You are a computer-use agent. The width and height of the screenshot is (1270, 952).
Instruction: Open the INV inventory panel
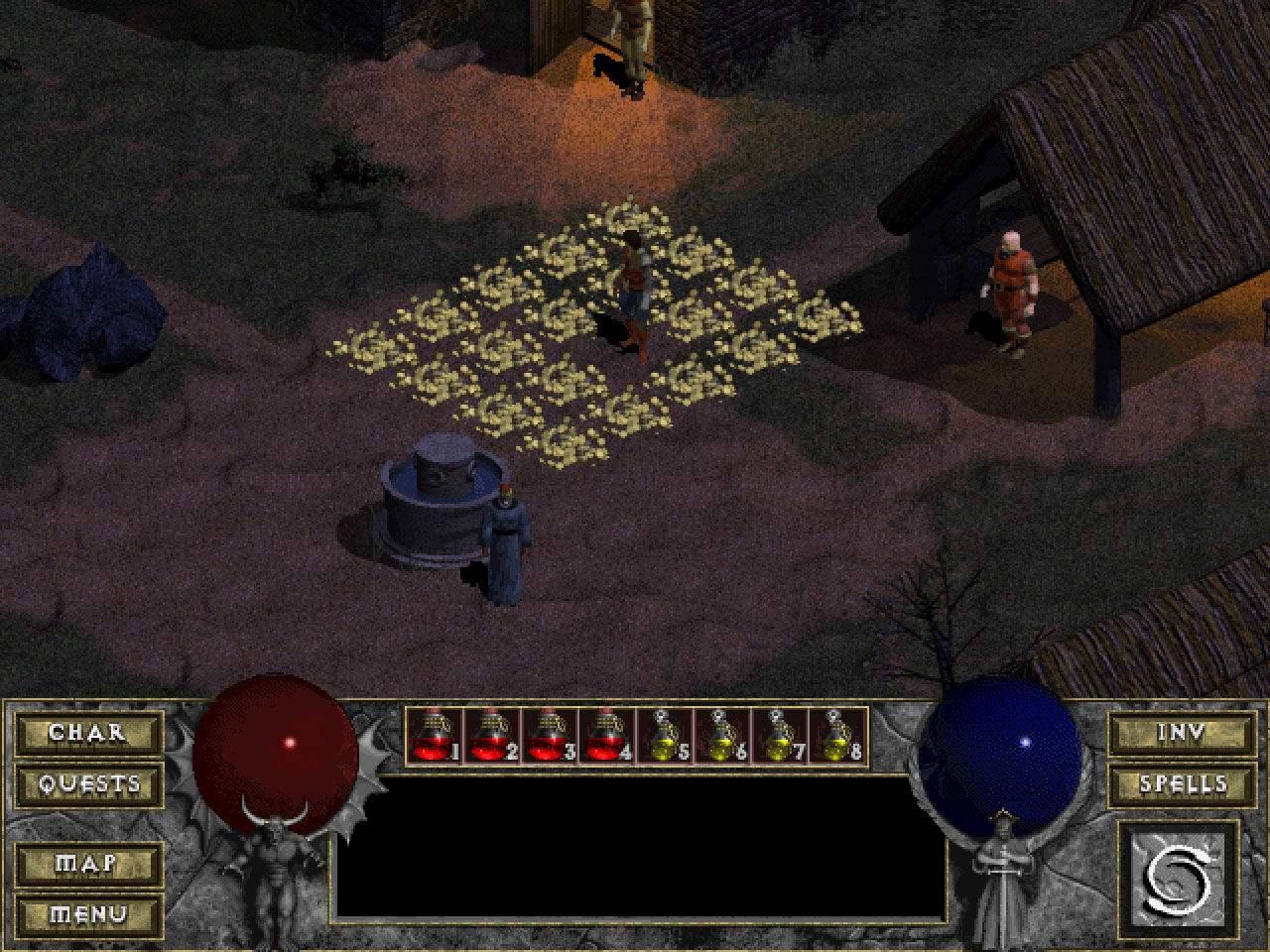[1182, 734]
